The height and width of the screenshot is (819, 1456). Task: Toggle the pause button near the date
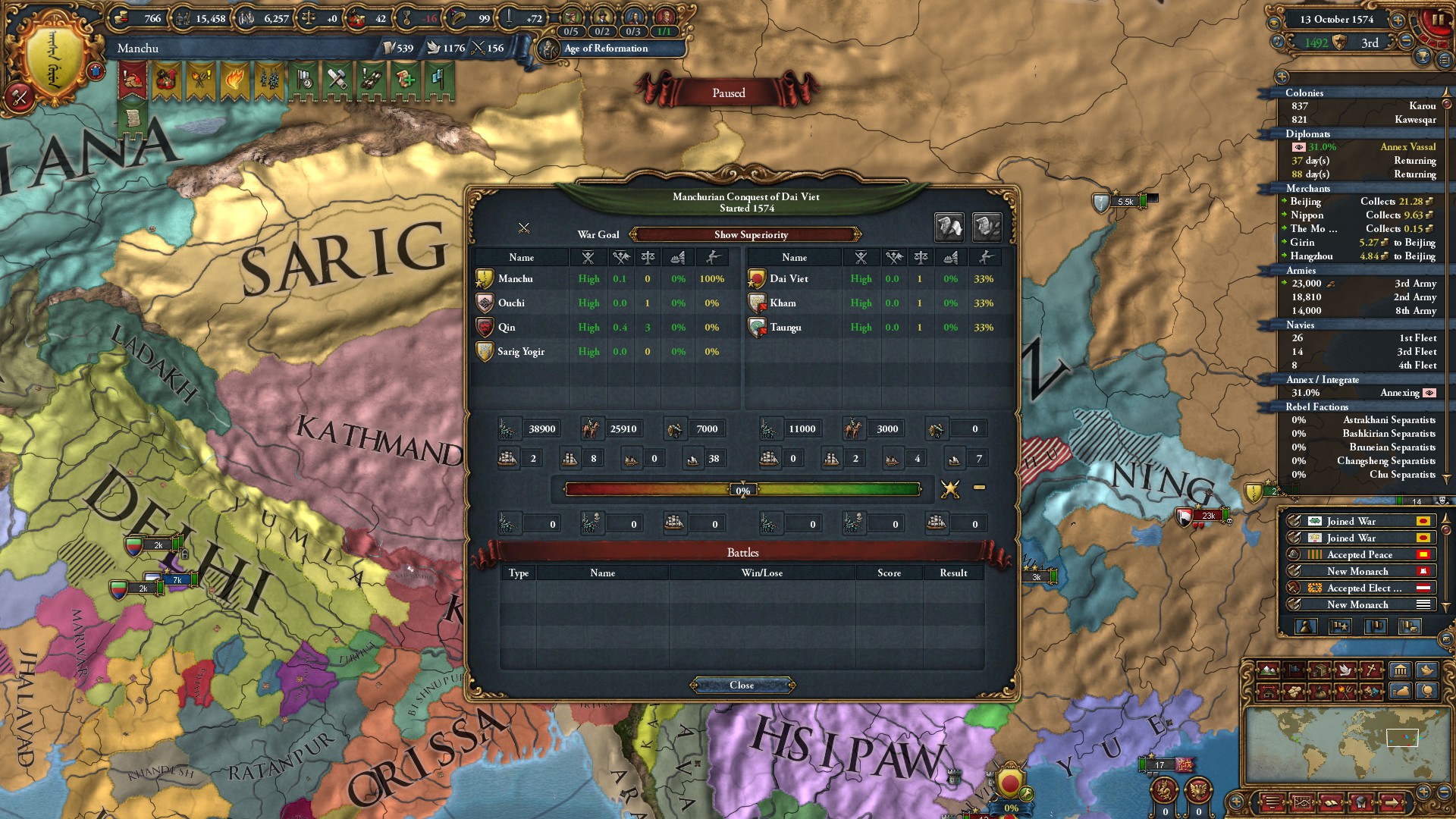(1440, 19)
